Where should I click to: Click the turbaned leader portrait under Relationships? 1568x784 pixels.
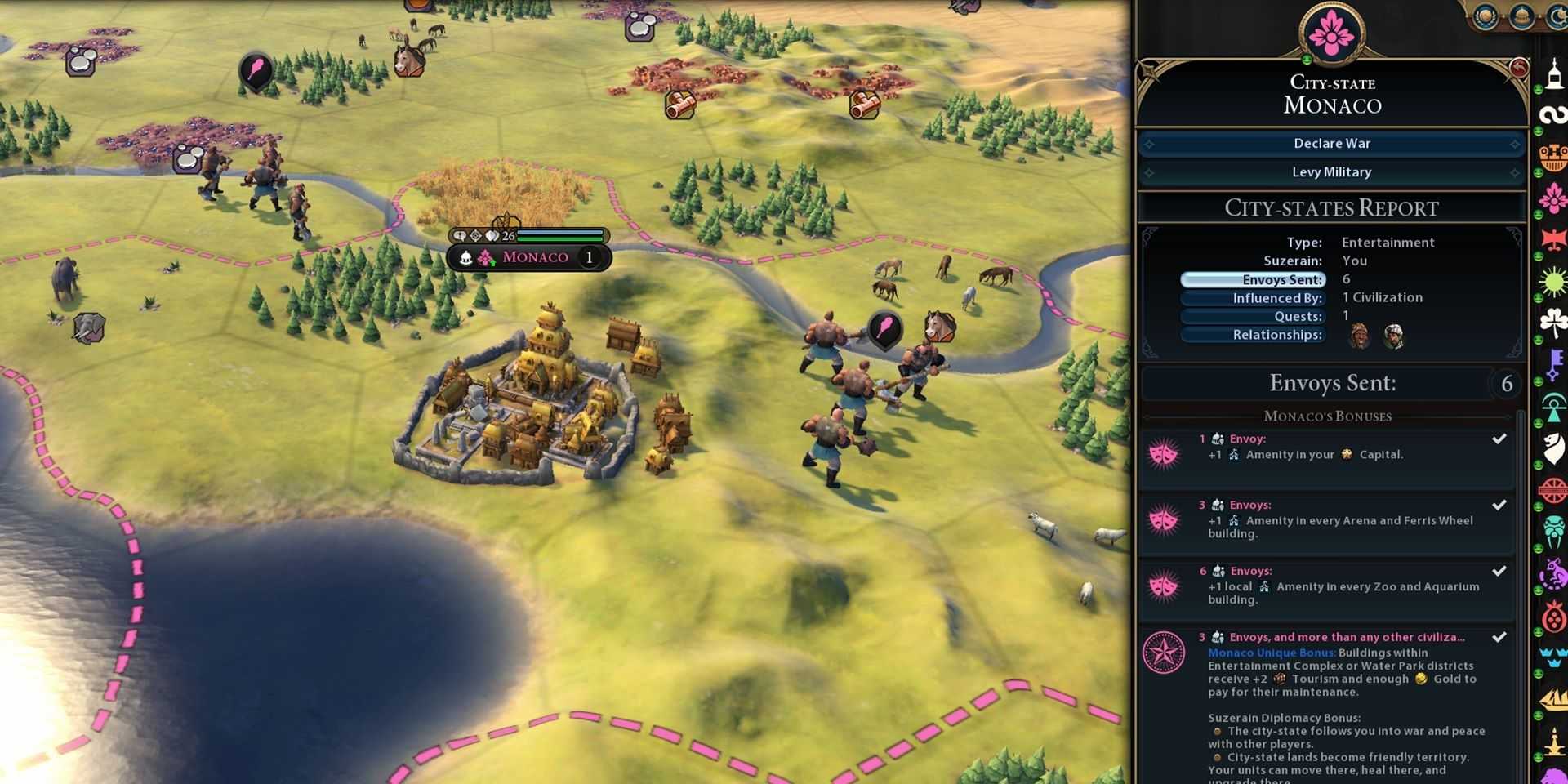click(1393, 336)
